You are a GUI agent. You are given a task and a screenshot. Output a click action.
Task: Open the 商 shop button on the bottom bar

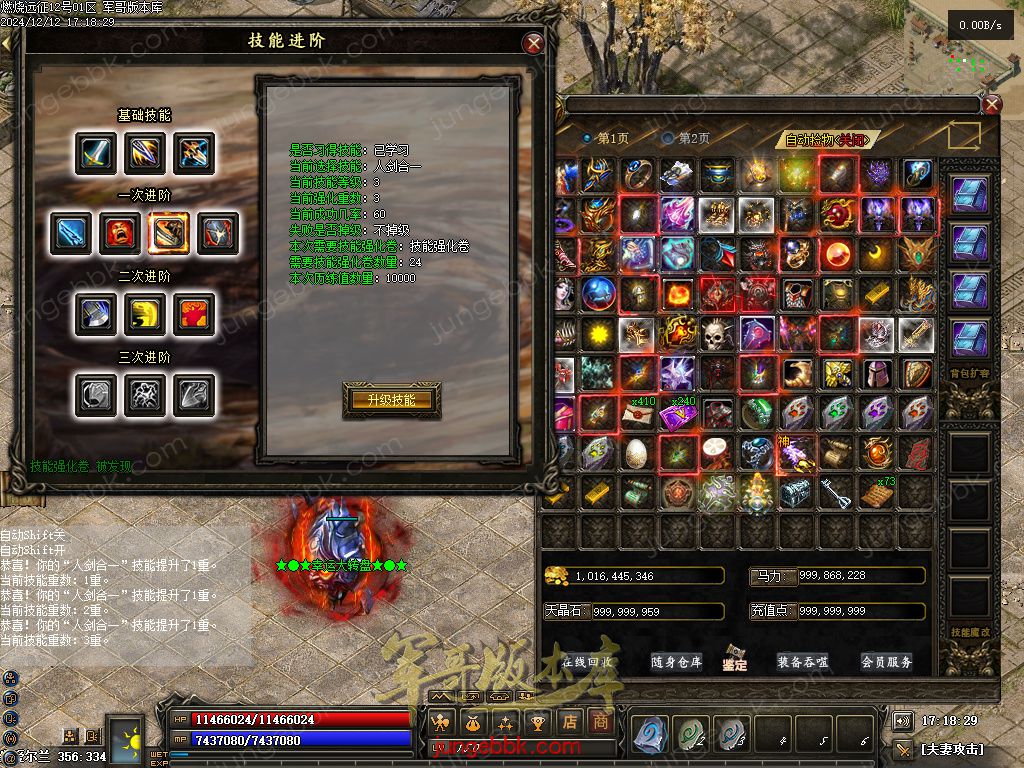(600, 721)
